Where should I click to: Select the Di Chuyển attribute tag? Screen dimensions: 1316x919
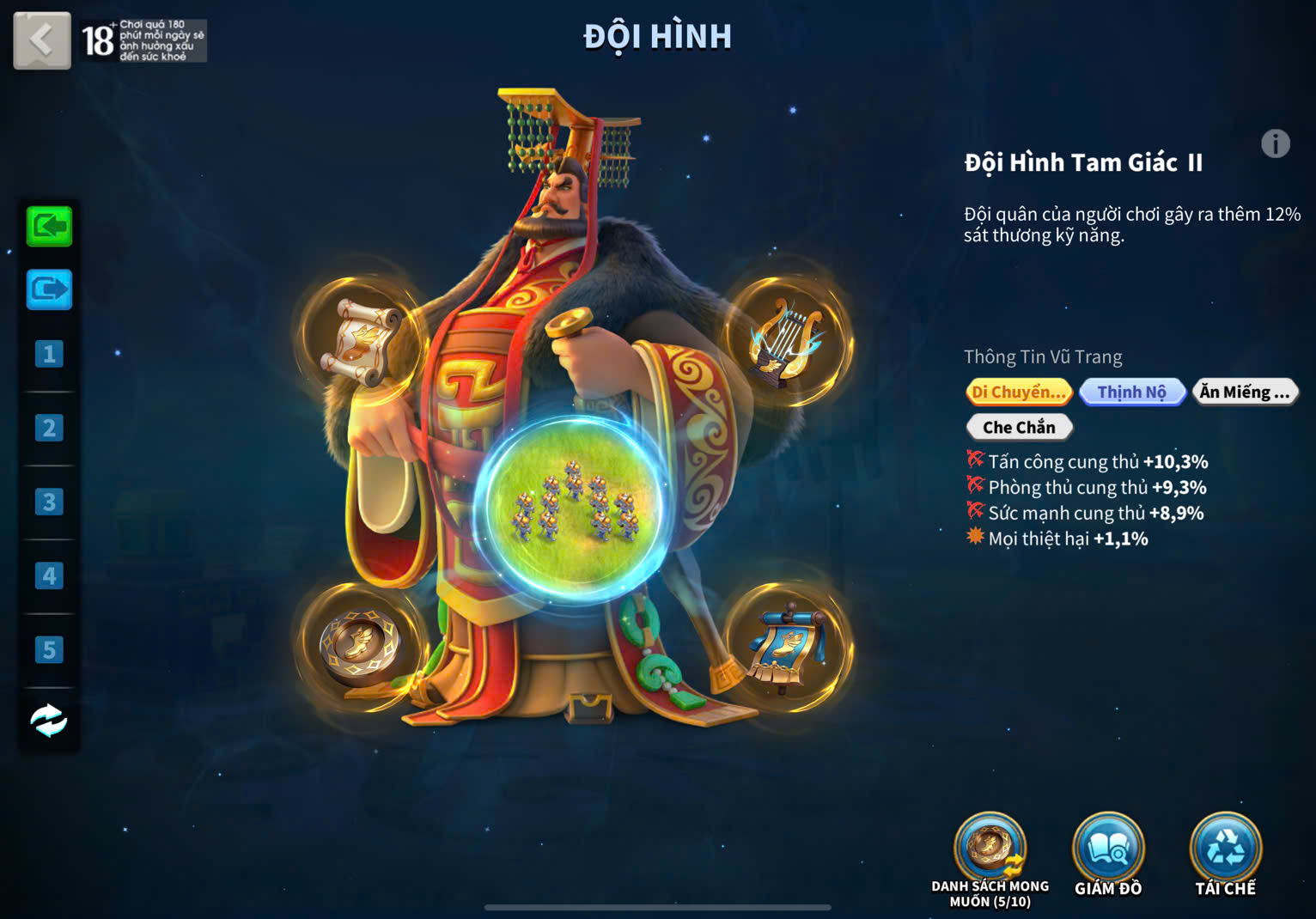point(1019,393)
